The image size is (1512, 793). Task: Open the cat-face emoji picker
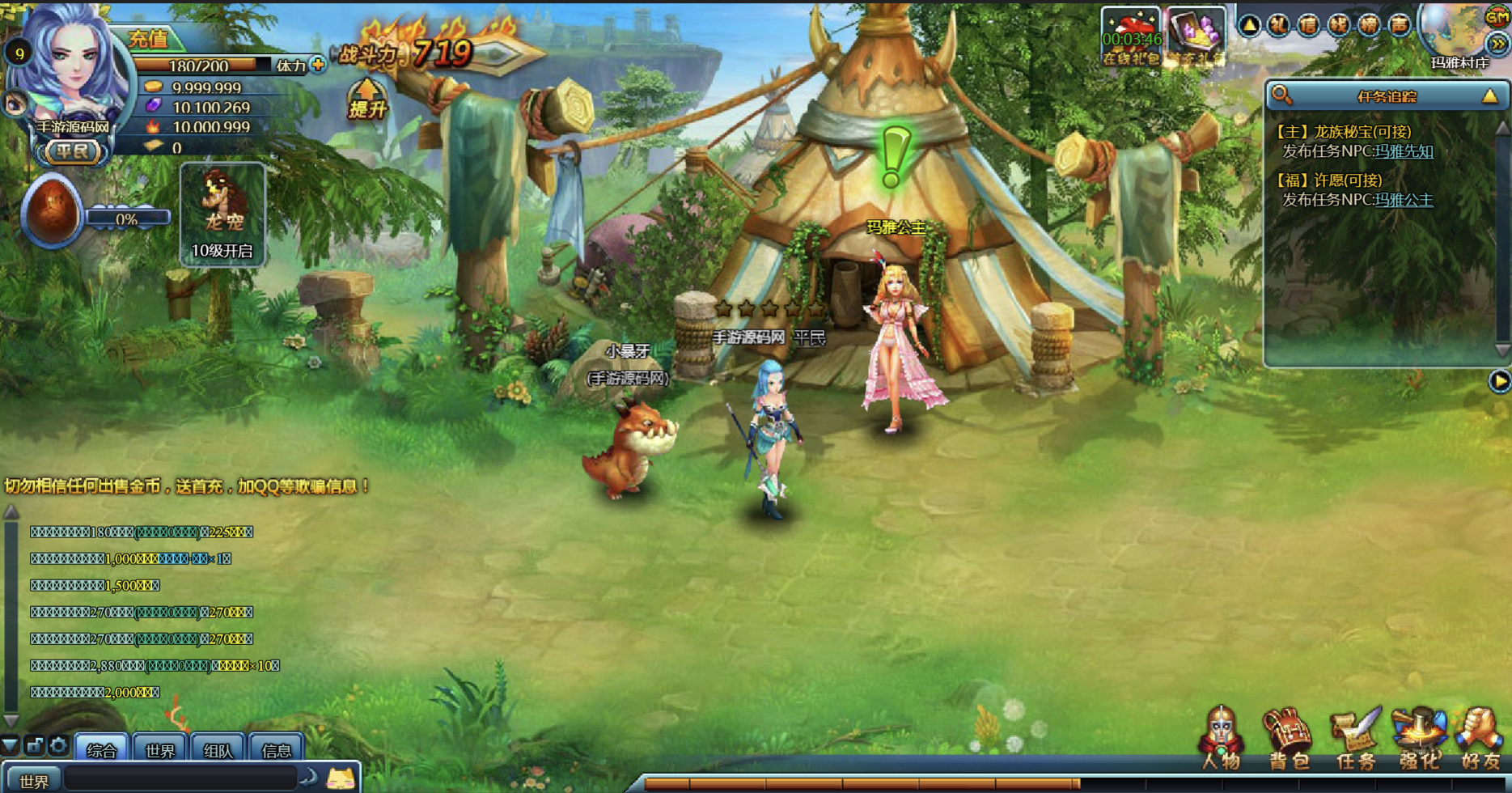(x=341, y=779)
